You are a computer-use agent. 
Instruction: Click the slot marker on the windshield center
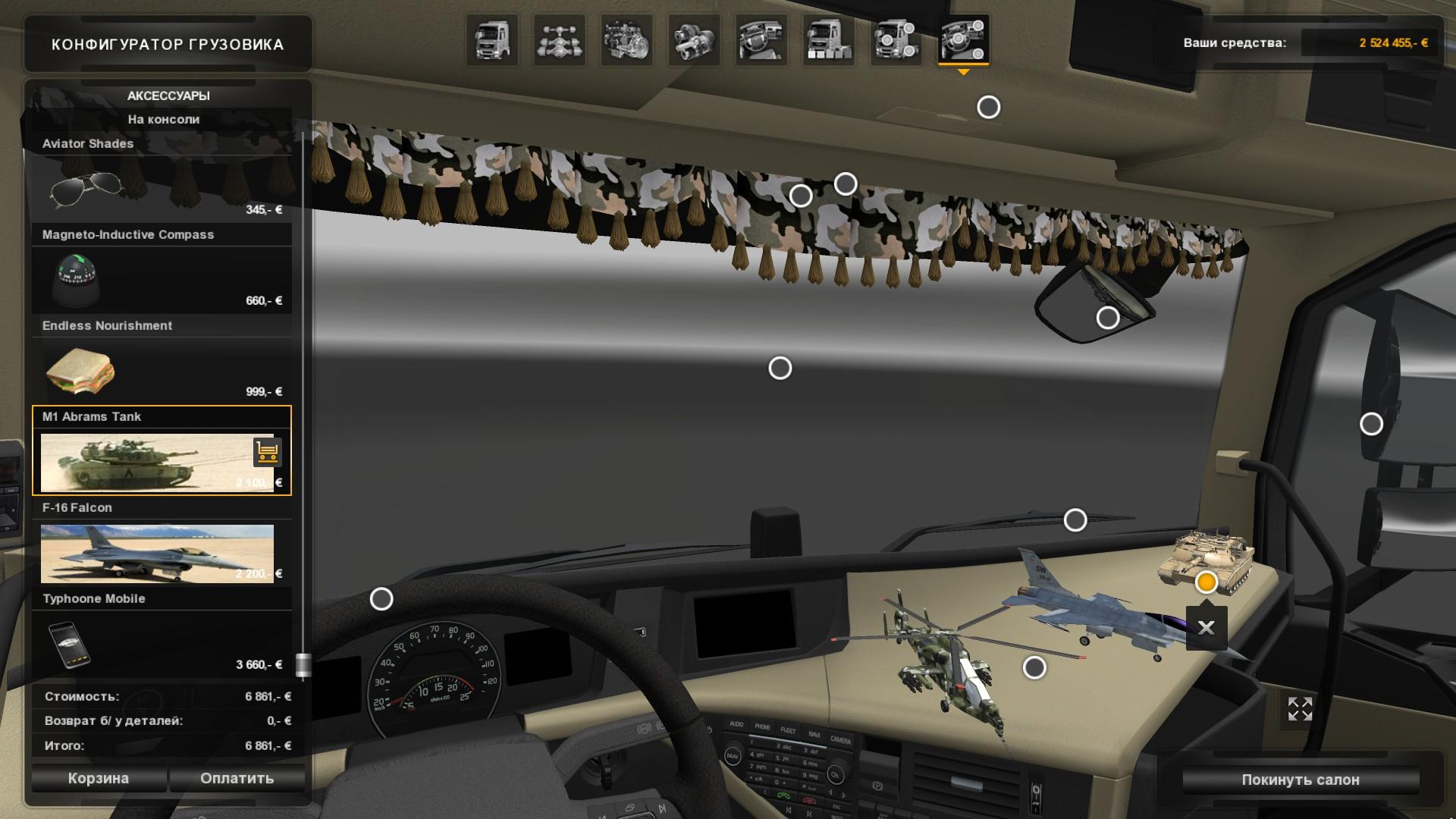pos(779,367)
